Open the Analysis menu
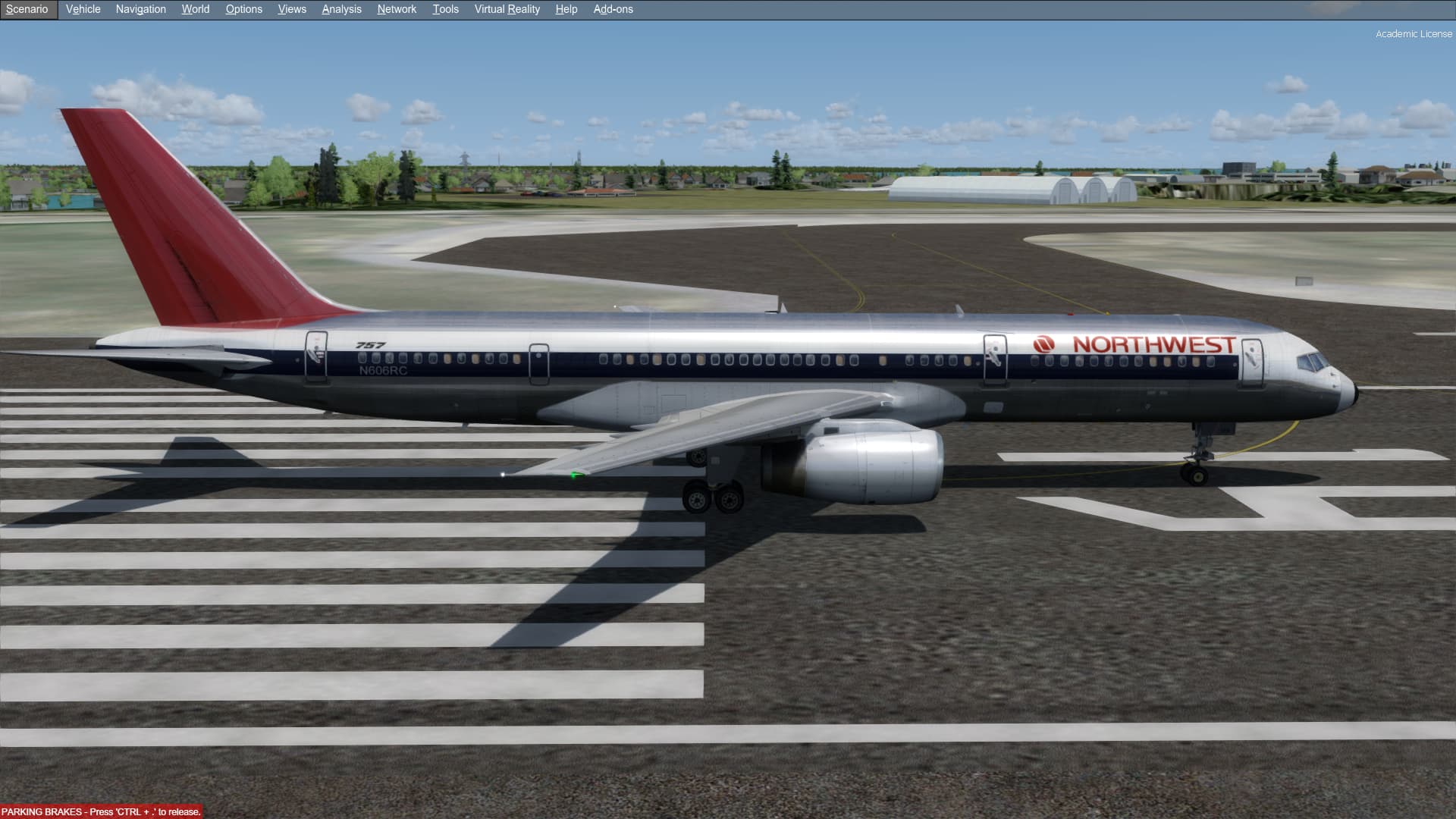This screenshot has height=819, width=1456. click(x=341, y=9)
